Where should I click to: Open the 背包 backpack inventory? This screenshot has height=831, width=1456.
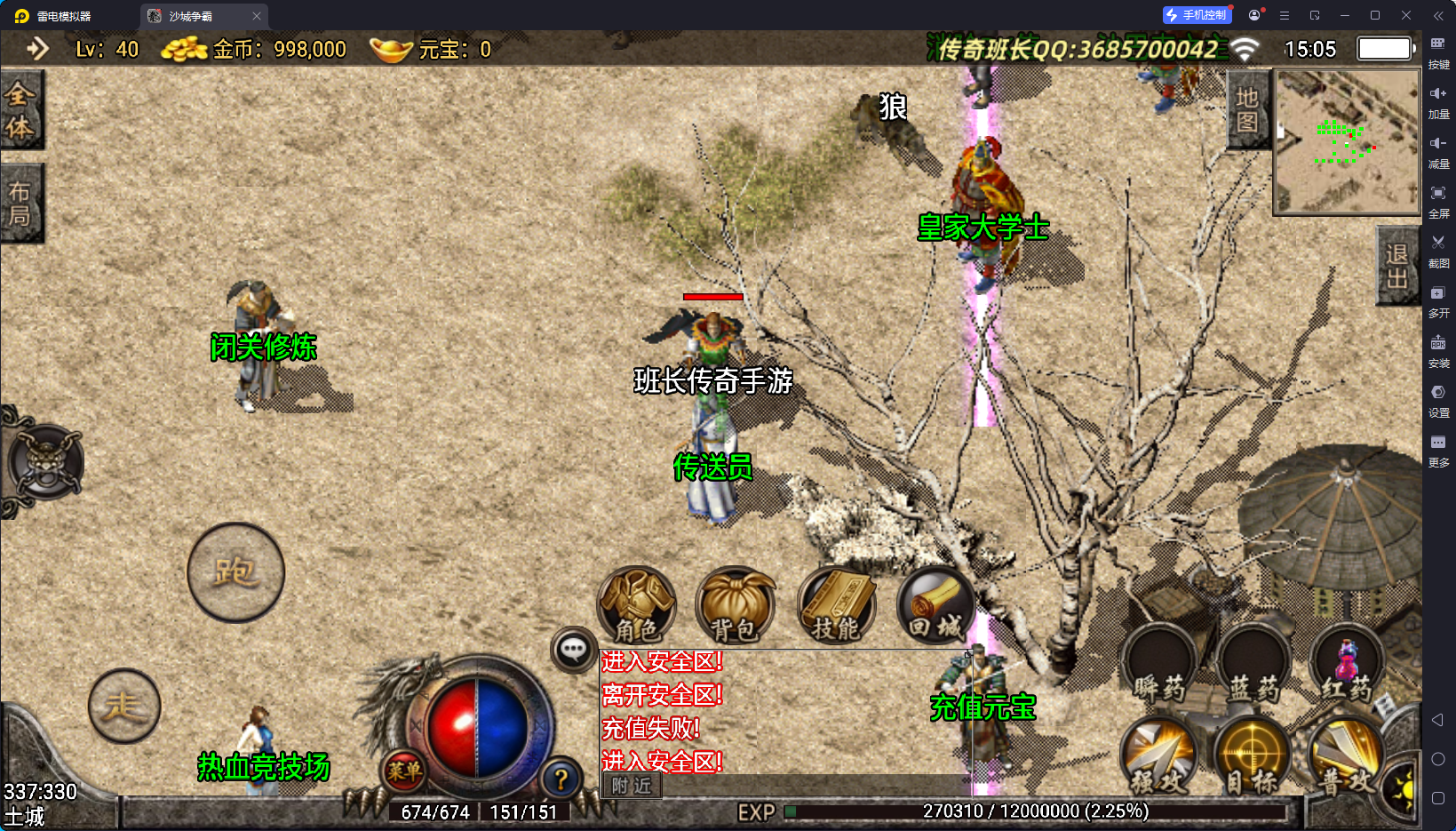pyautogui.click(x=735, y=606)
